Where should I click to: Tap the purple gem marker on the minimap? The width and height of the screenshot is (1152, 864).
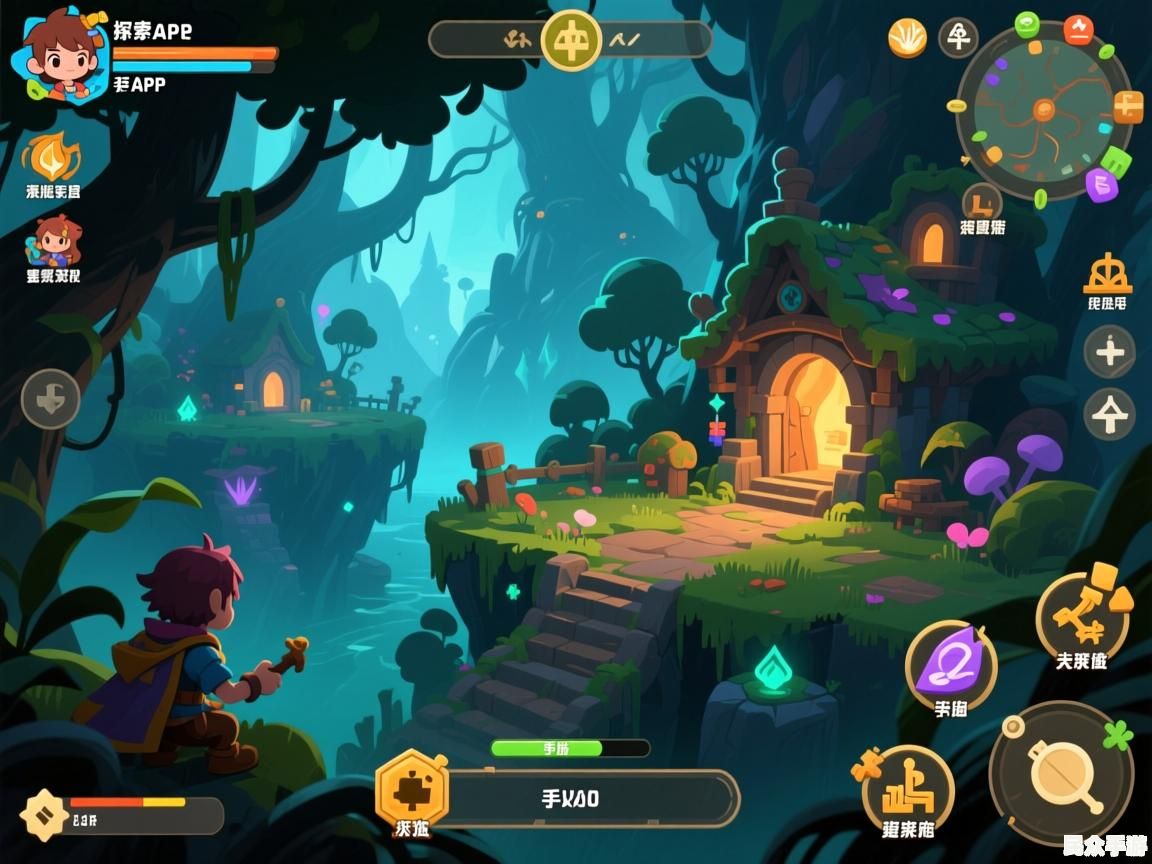point(1101,184)
